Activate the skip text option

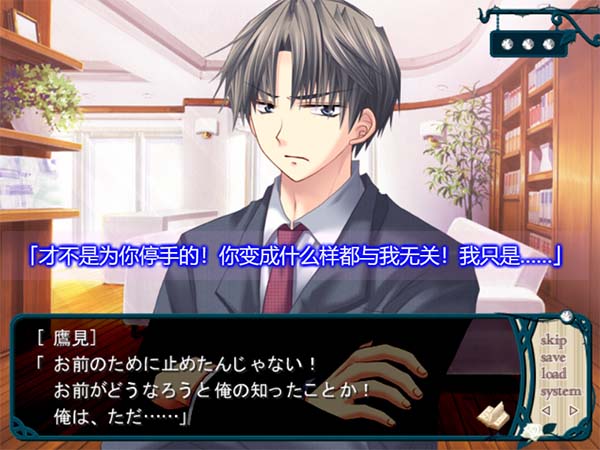tap(553, 341)
